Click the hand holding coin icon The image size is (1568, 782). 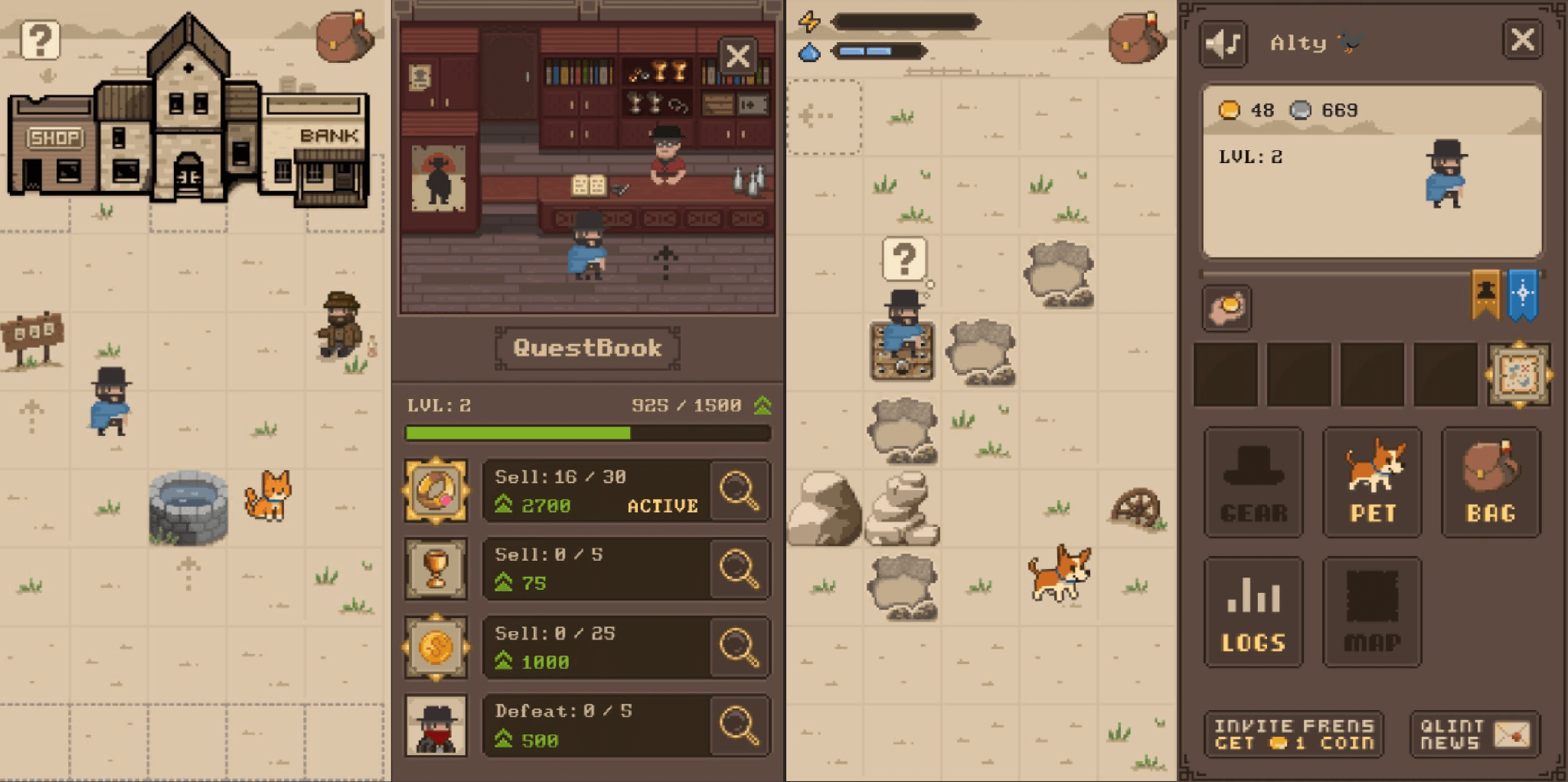1227,309
